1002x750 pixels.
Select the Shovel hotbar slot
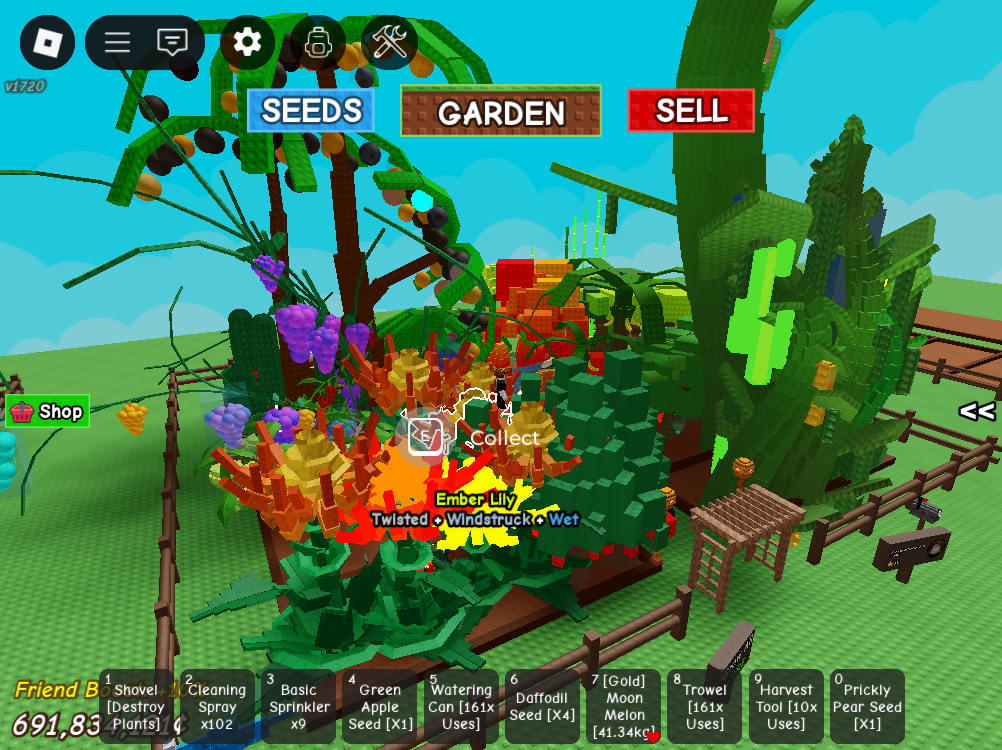click(136, 707)
